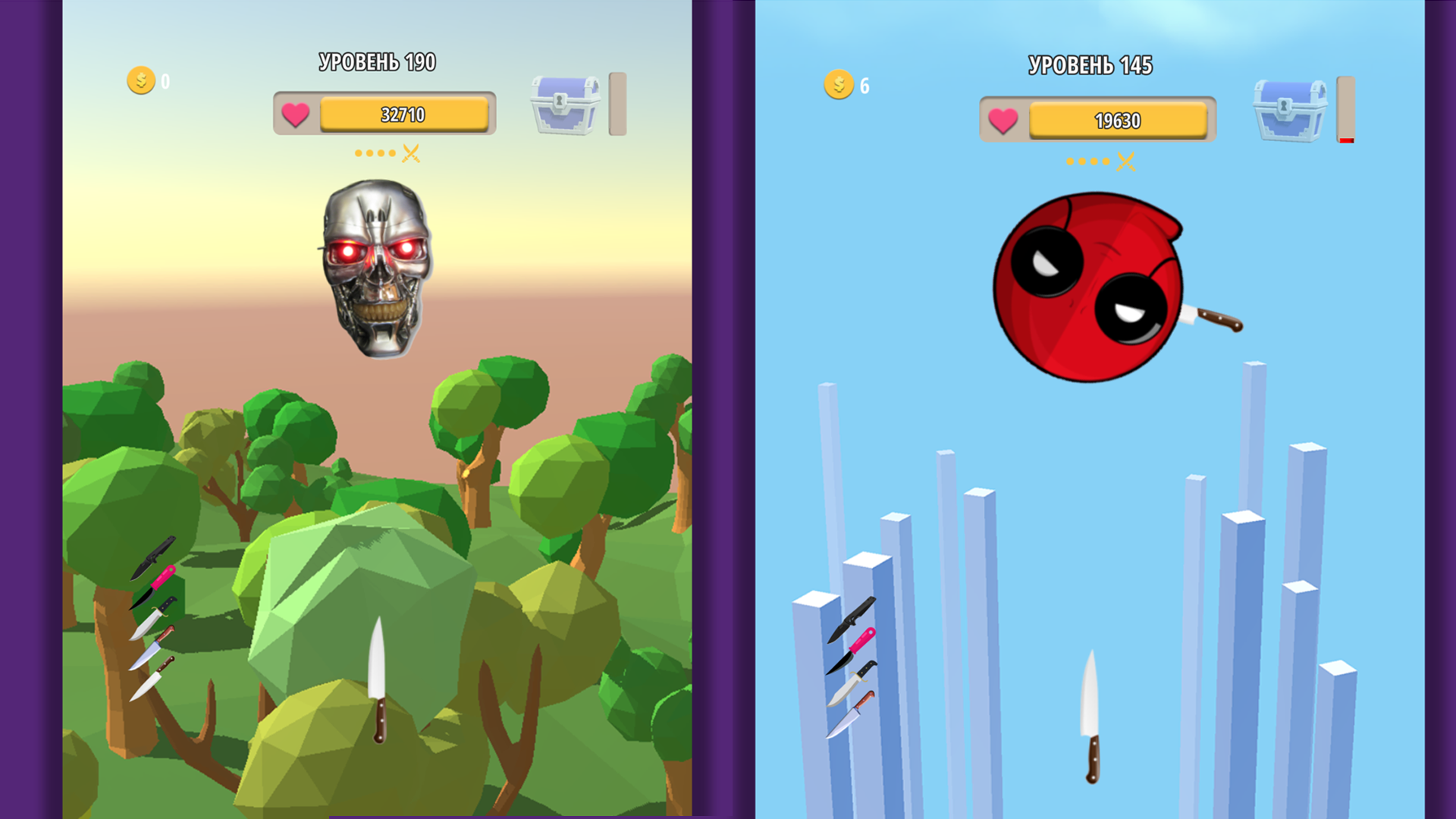Click the УРОВЕНЬ 190 title

377,61
